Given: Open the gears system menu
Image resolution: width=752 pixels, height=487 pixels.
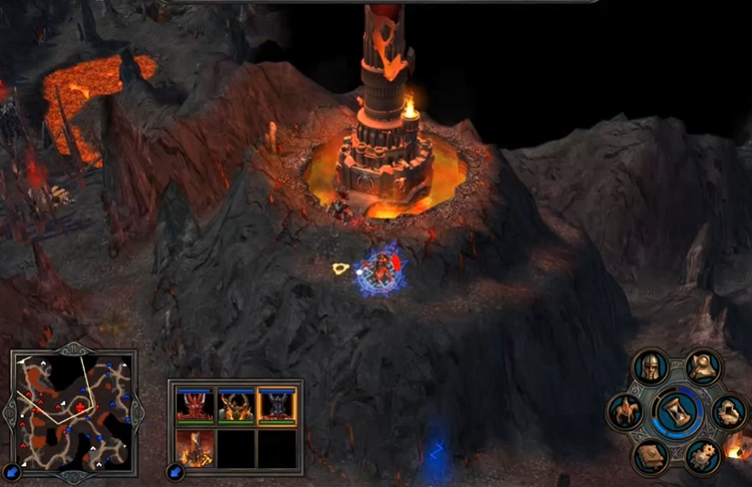Looking at the screenshot, I should pyautogui.click(x=704, y=455).
